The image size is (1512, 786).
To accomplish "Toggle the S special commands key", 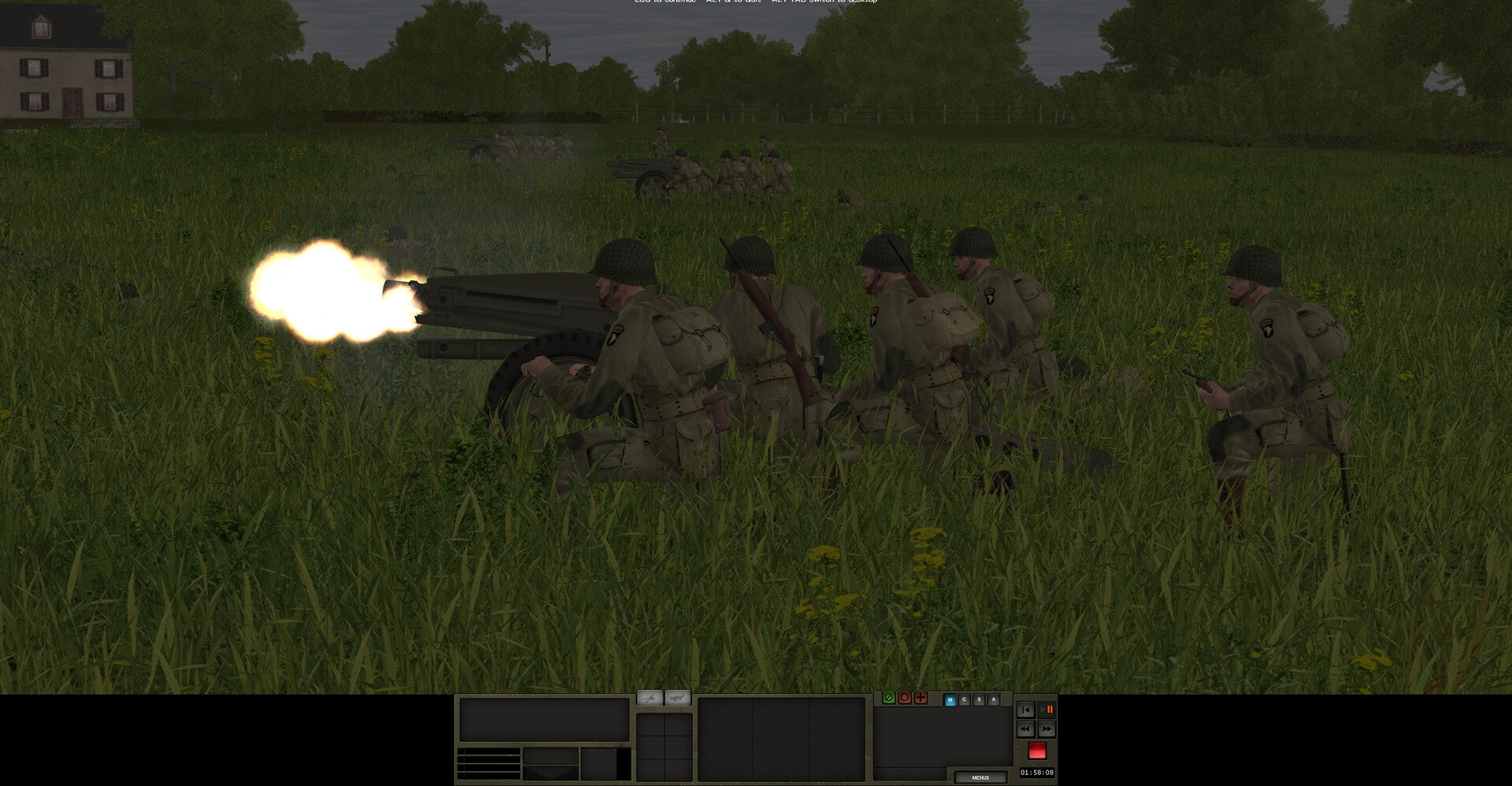I will click(x=979, y=699).
